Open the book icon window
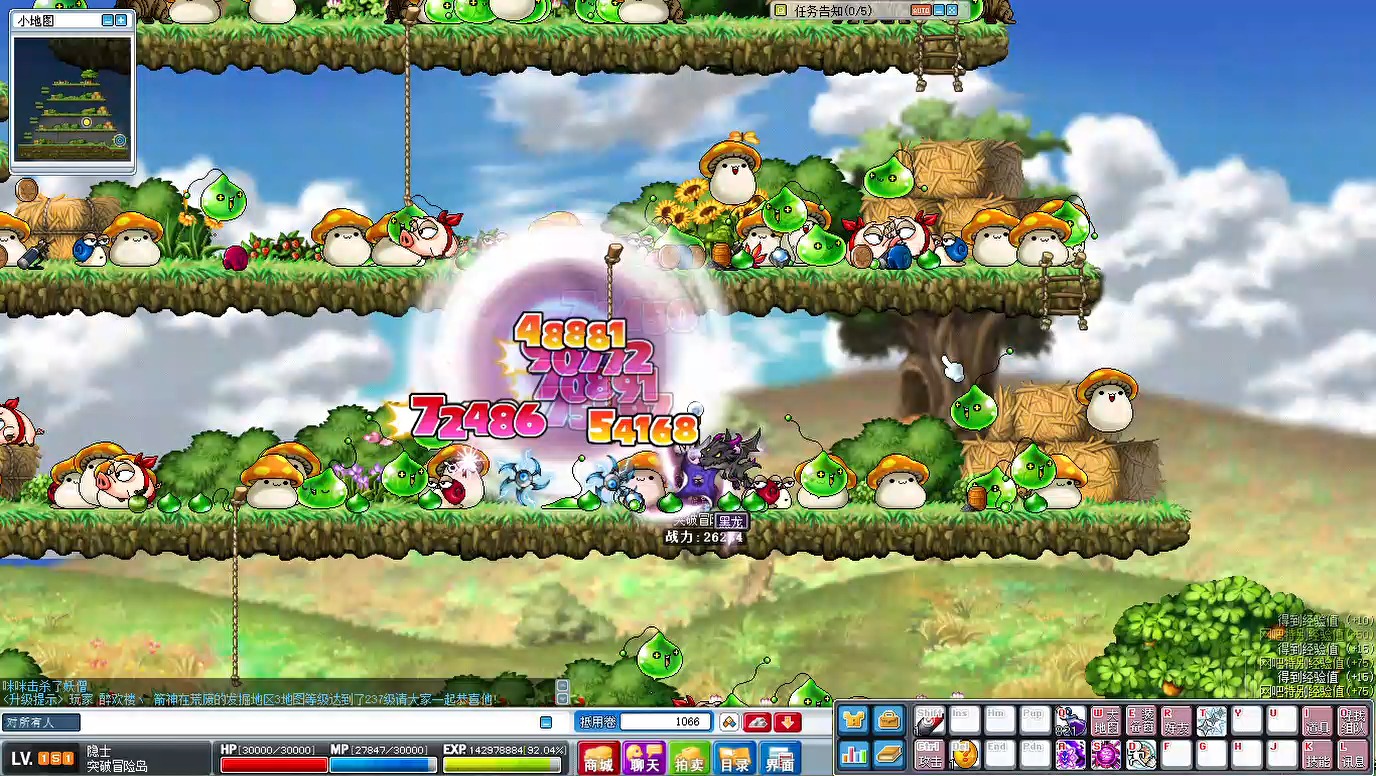The height and width of the screenshot is (776, 1376). [887, 753]
